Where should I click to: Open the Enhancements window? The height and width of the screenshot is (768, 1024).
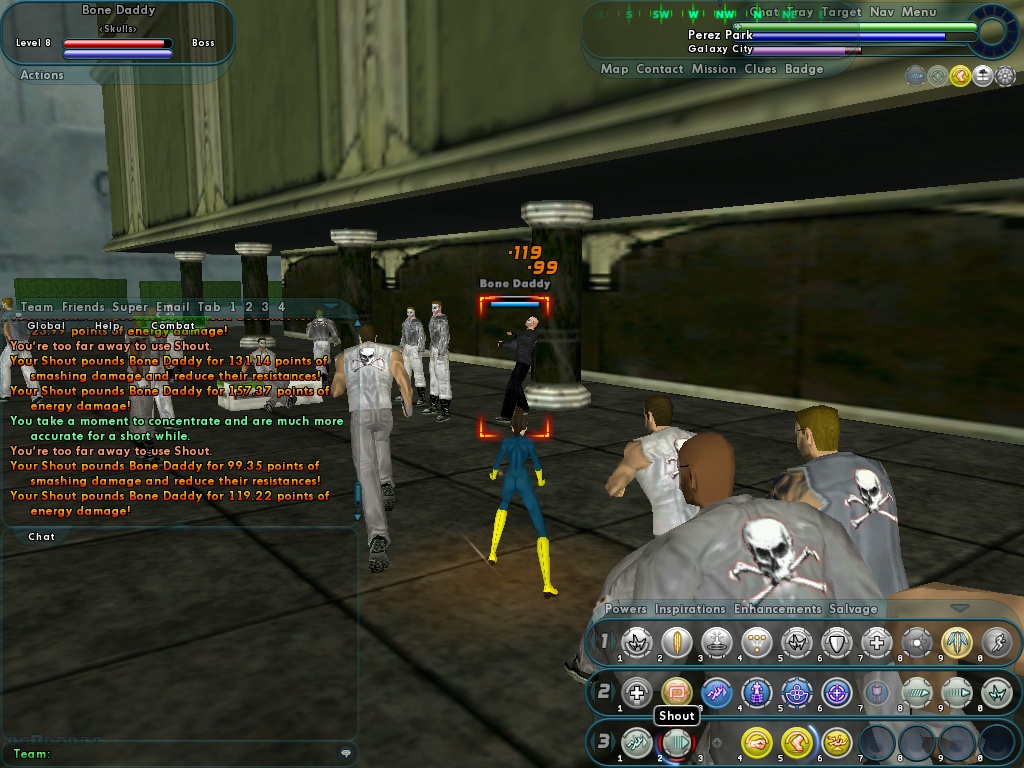[777, 609]
